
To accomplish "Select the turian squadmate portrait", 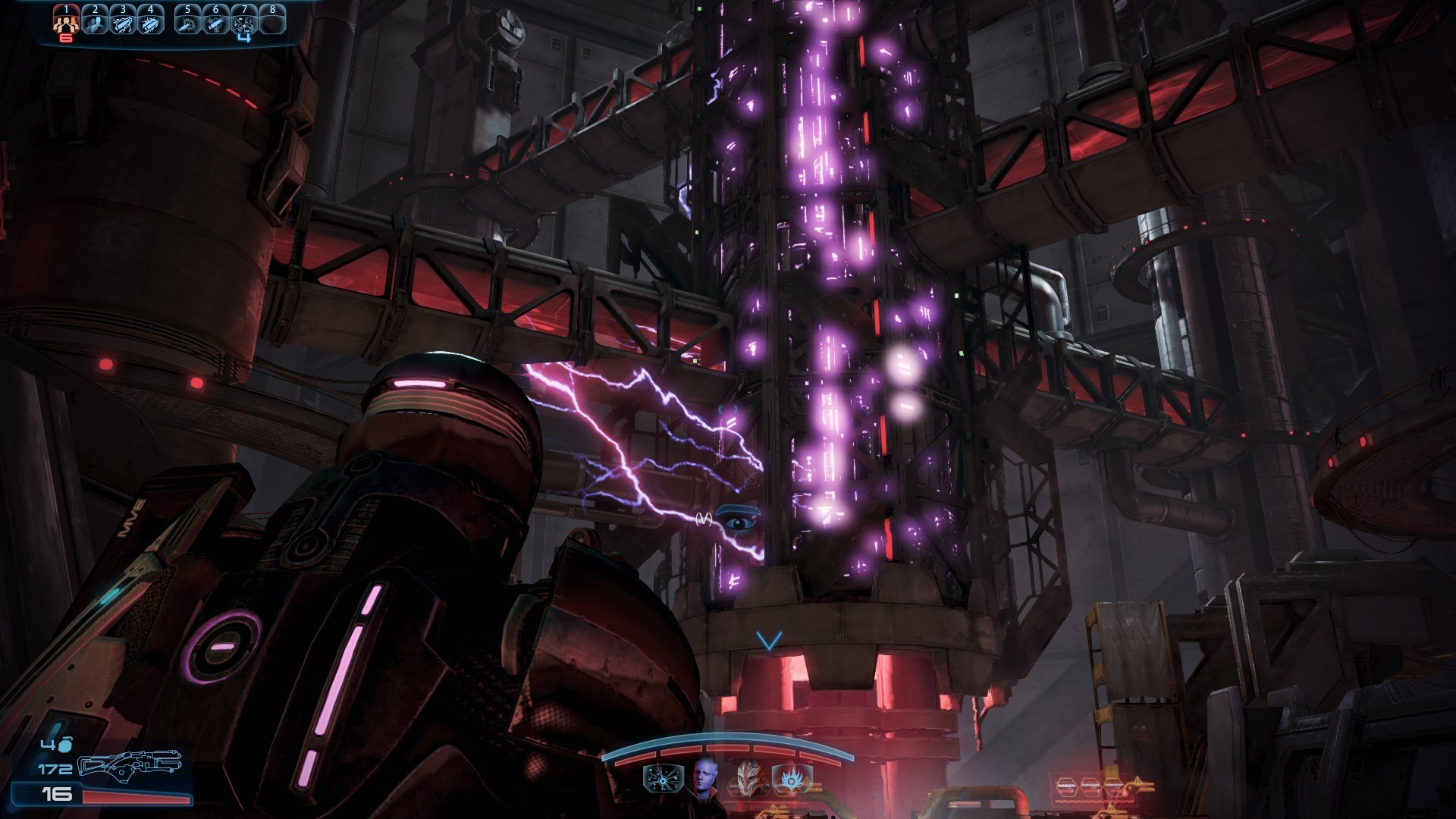I will click(x=748, y=777).
